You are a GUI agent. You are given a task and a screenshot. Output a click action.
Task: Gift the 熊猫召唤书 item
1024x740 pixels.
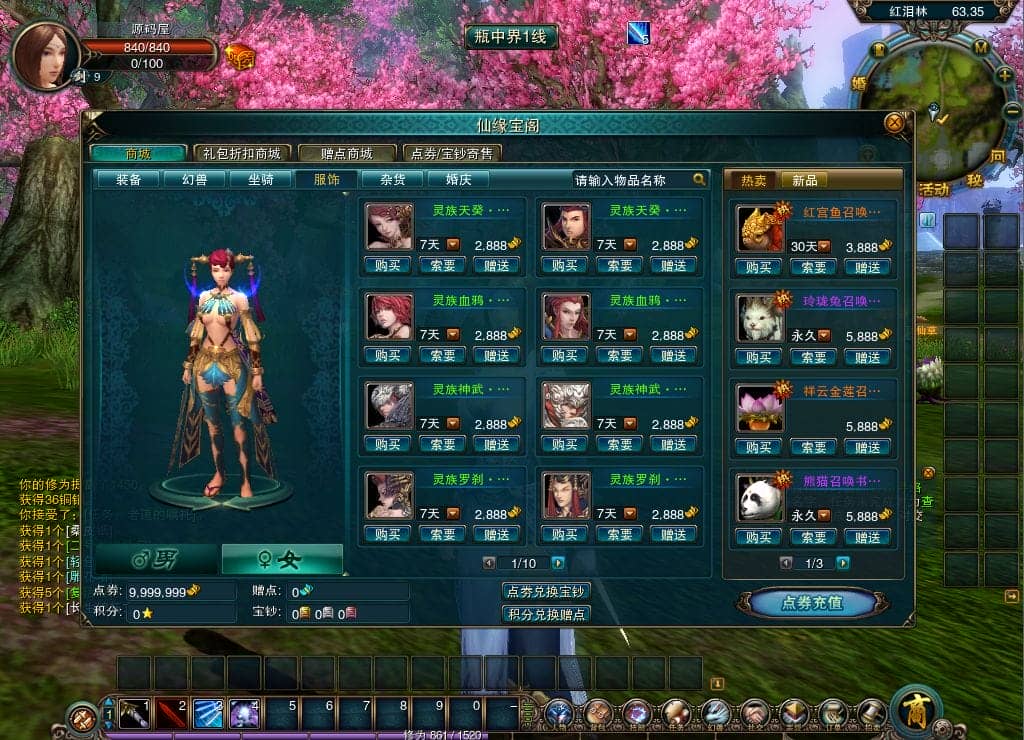[x=867, y=537]
